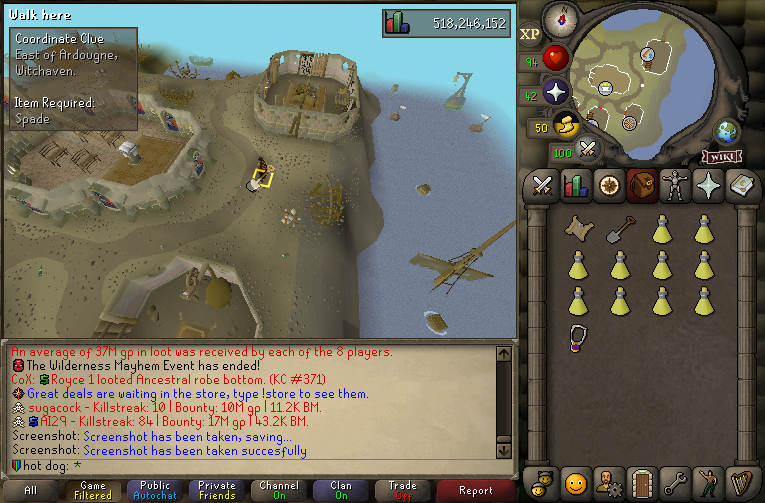765x503 pixels.
Task: Toggle run with the energy orb
Action: tap(567, 125)
